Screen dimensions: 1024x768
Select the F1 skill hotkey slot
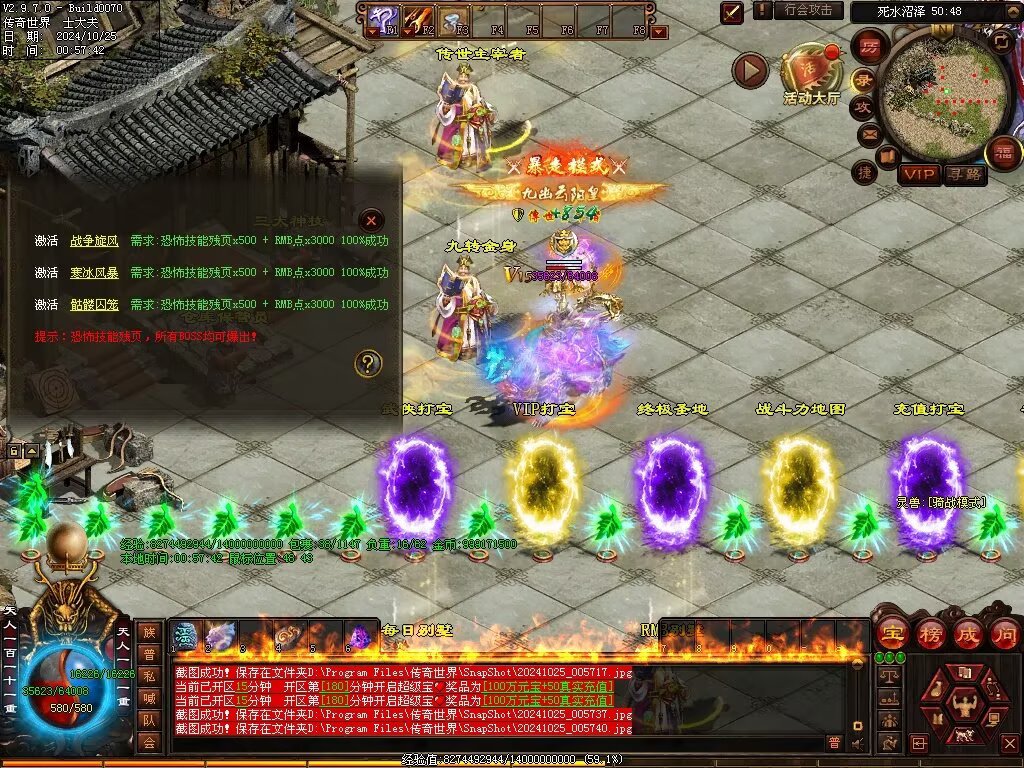coord(382,20)
